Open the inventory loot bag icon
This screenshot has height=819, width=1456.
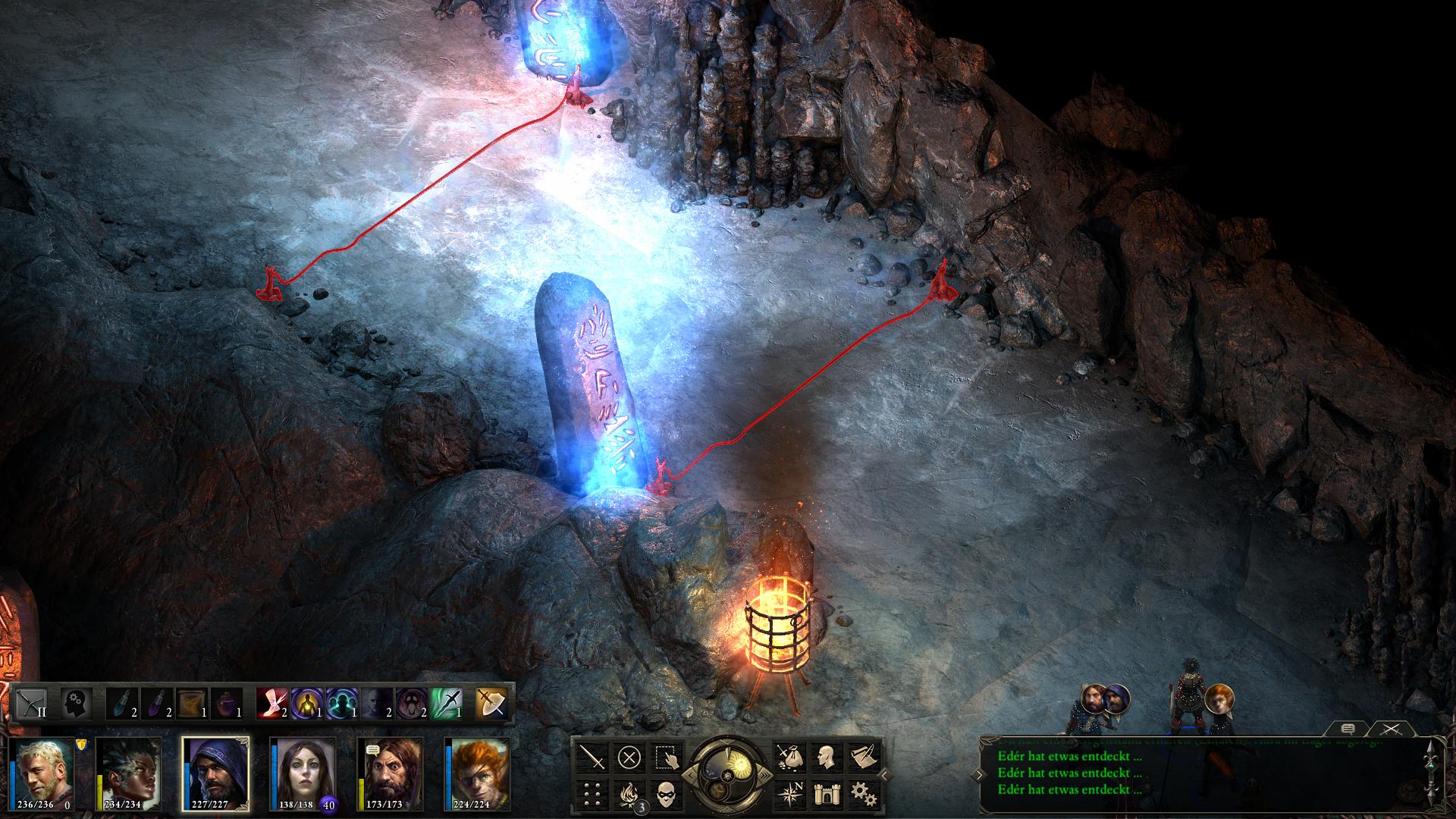click(x=789, y=757)
